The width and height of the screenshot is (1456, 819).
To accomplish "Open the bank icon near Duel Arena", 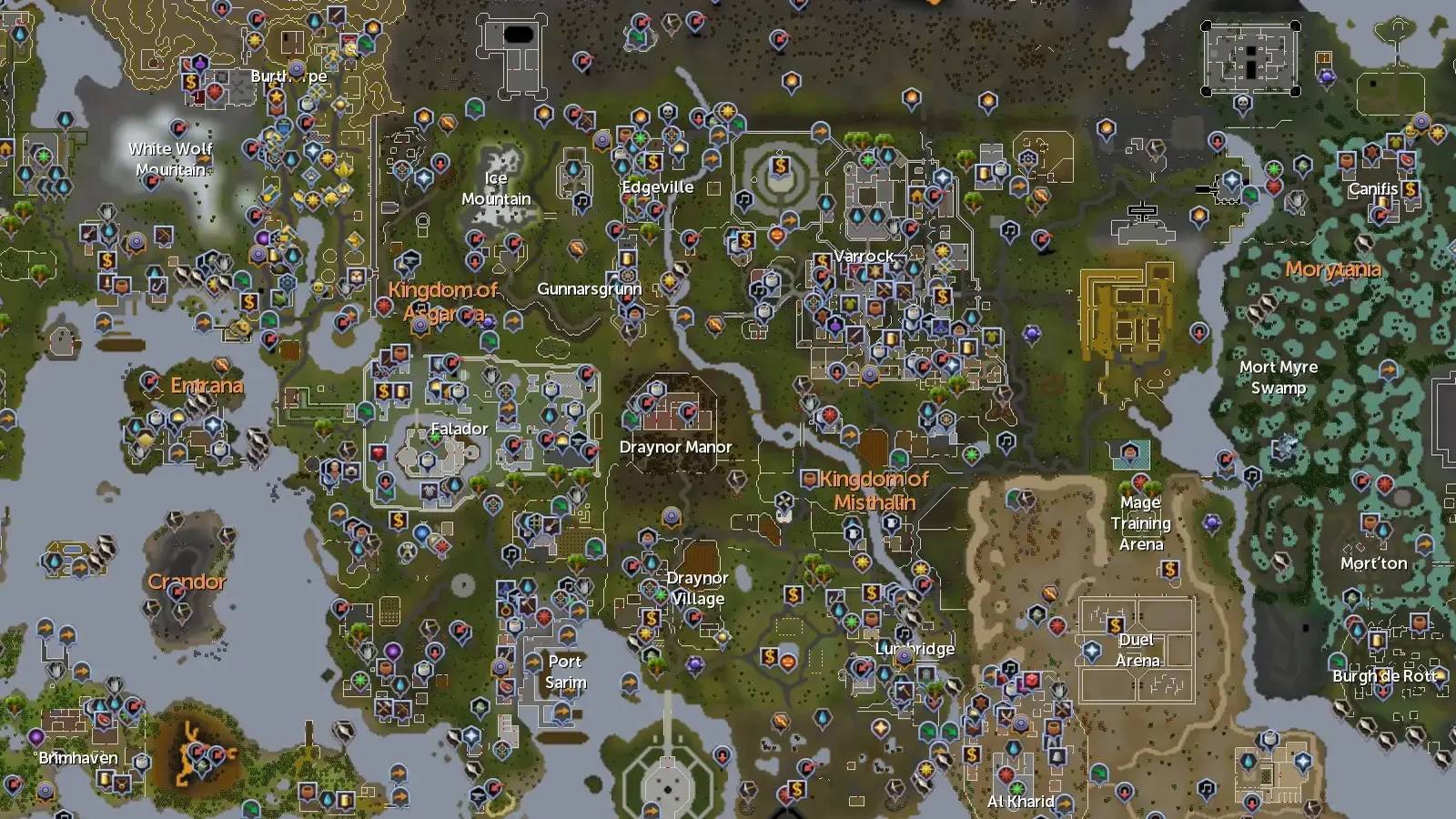I will click(1115, 625).
